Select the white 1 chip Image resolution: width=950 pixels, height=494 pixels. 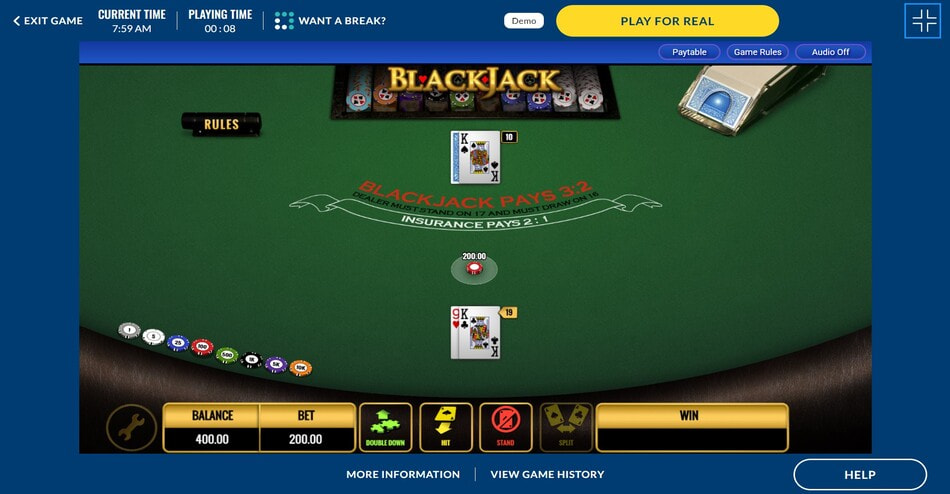[129, 330]
